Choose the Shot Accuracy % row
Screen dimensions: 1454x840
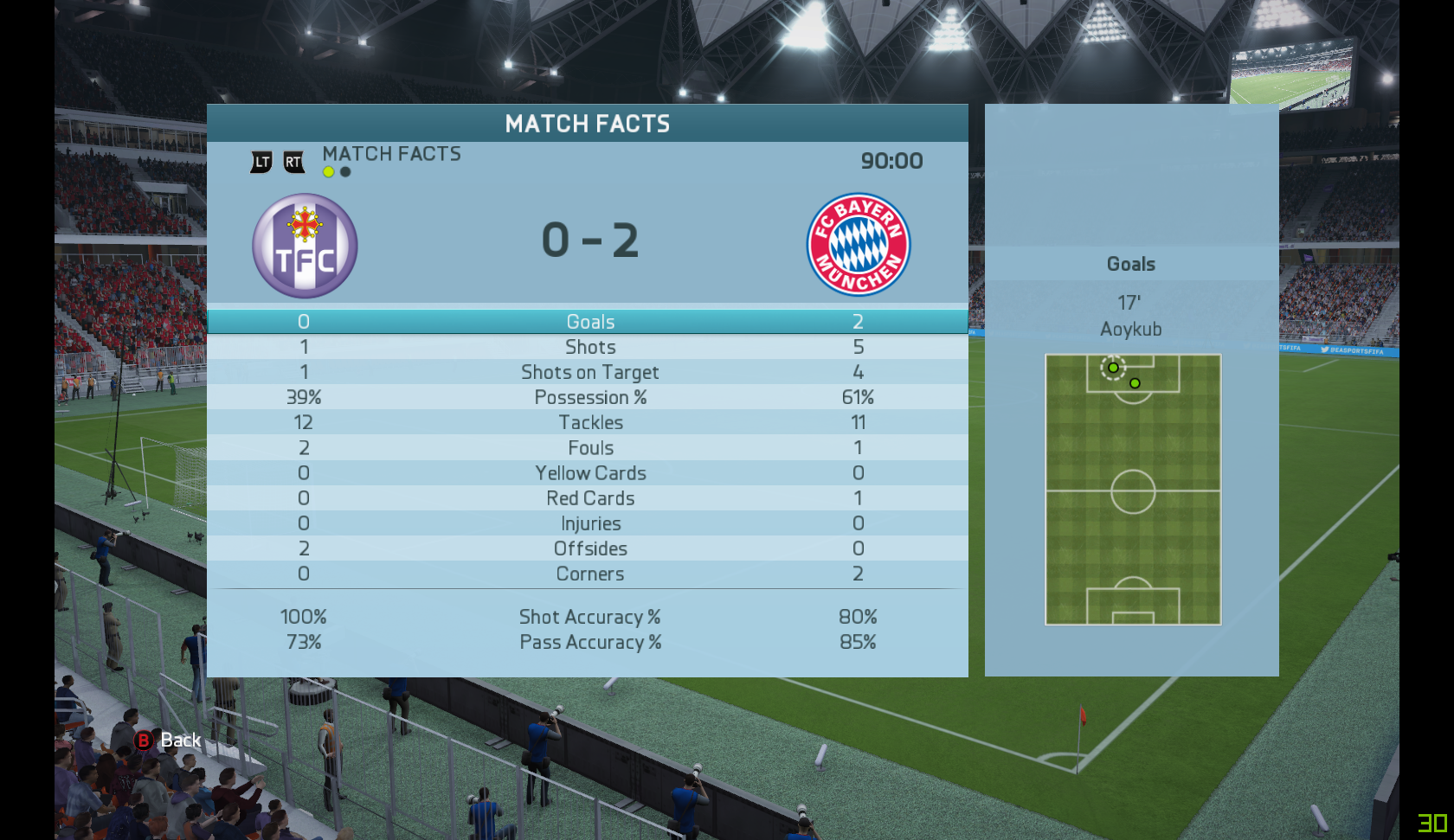pyautogui.click(x=589, y=617)
